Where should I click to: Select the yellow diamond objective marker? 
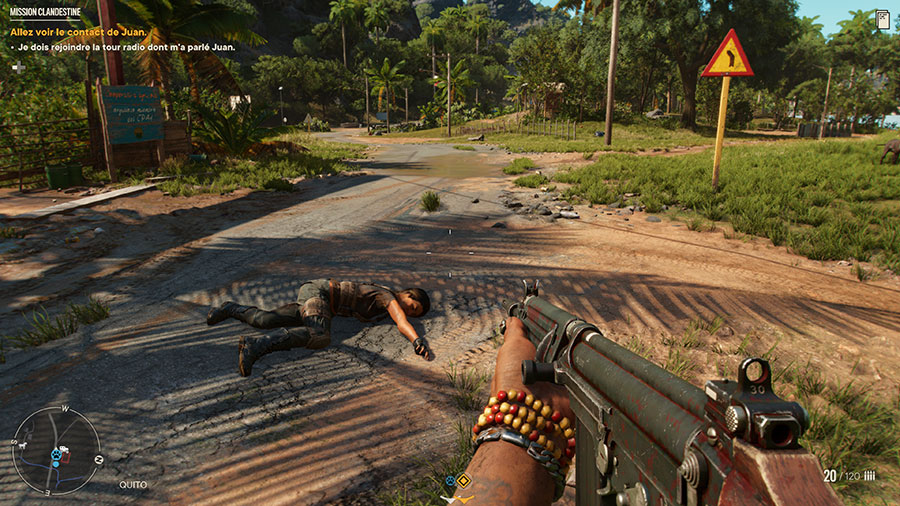tap(464, 481)
